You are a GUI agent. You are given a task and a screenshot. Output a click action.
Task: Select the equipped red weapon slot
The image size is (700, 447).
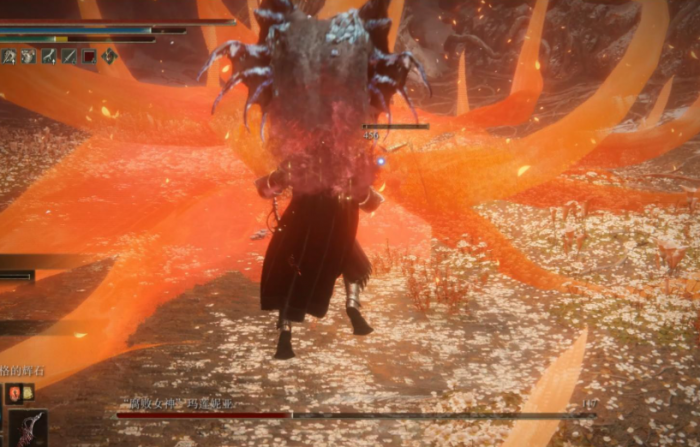pos(26,428)
